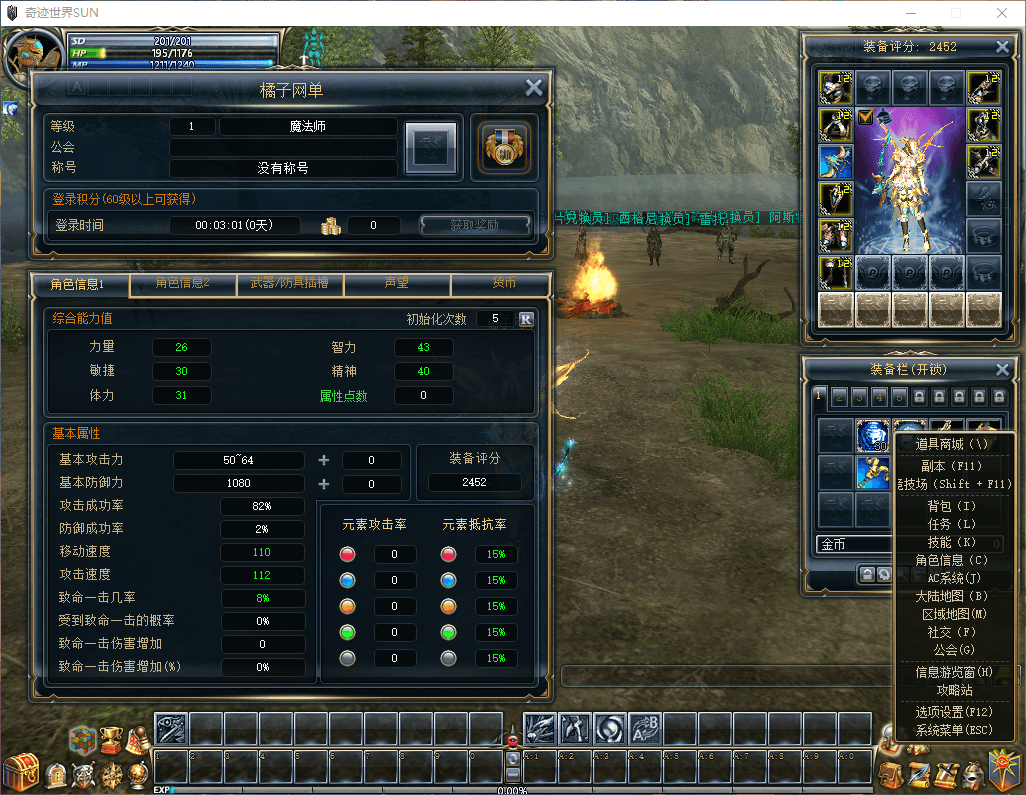
Task: Open 区域地图 (M) area map entry
Action: point(953,614)
